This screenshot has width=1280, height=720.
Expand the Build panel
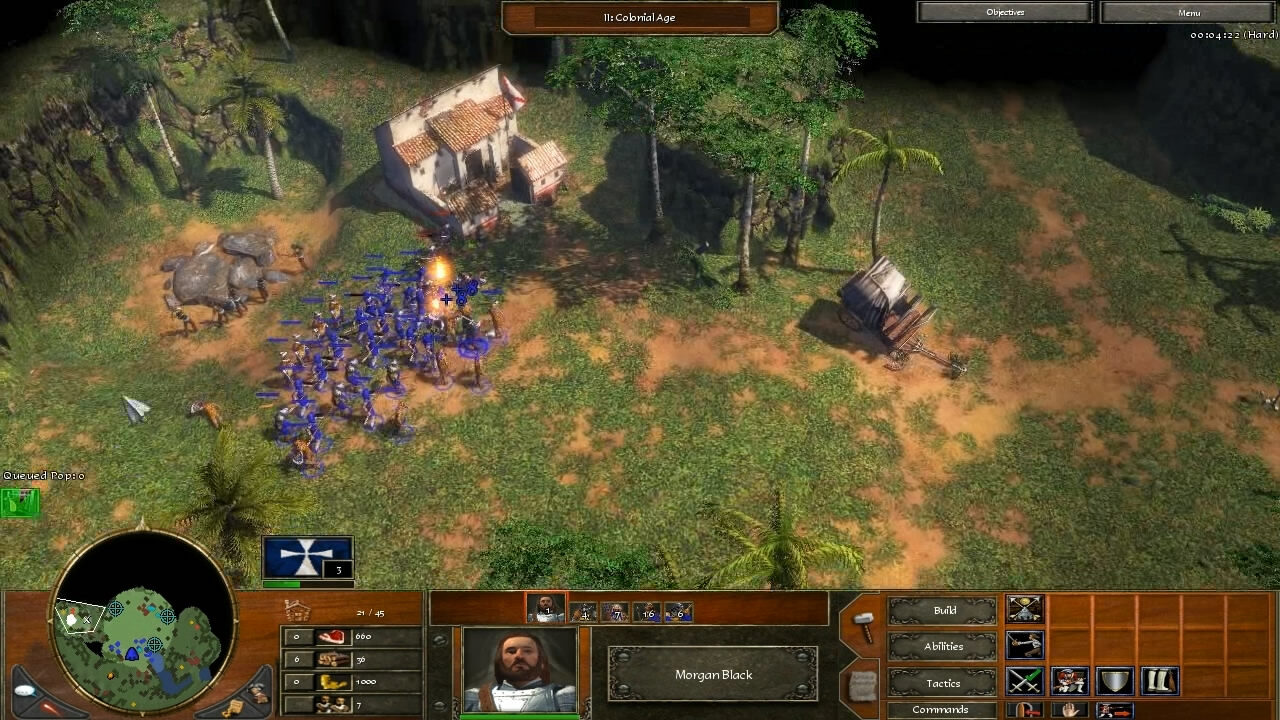(941, 610)
